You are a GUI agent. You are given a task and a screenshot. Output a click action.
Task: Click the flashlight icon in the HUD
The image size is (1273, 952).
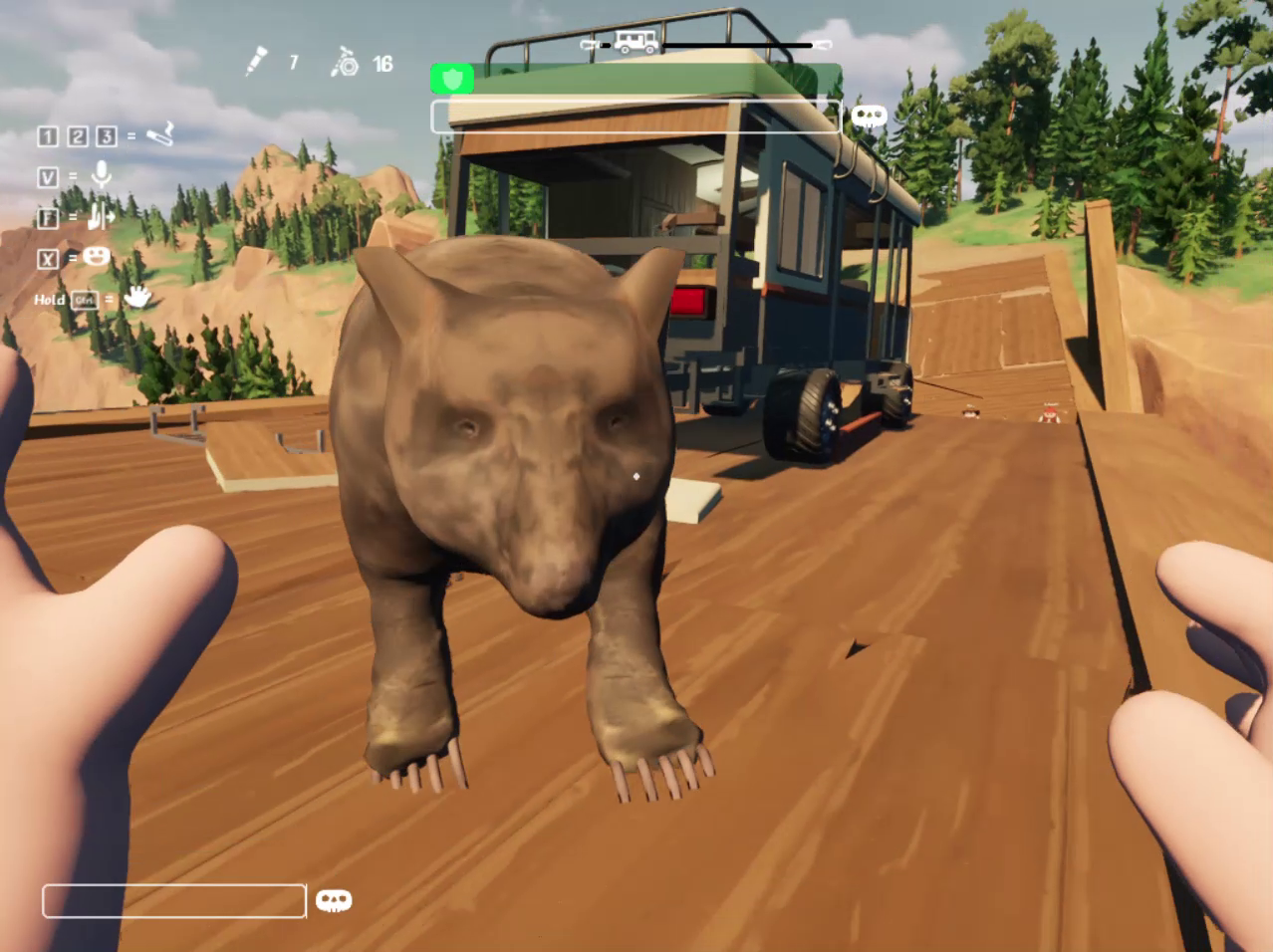point(257,62)
